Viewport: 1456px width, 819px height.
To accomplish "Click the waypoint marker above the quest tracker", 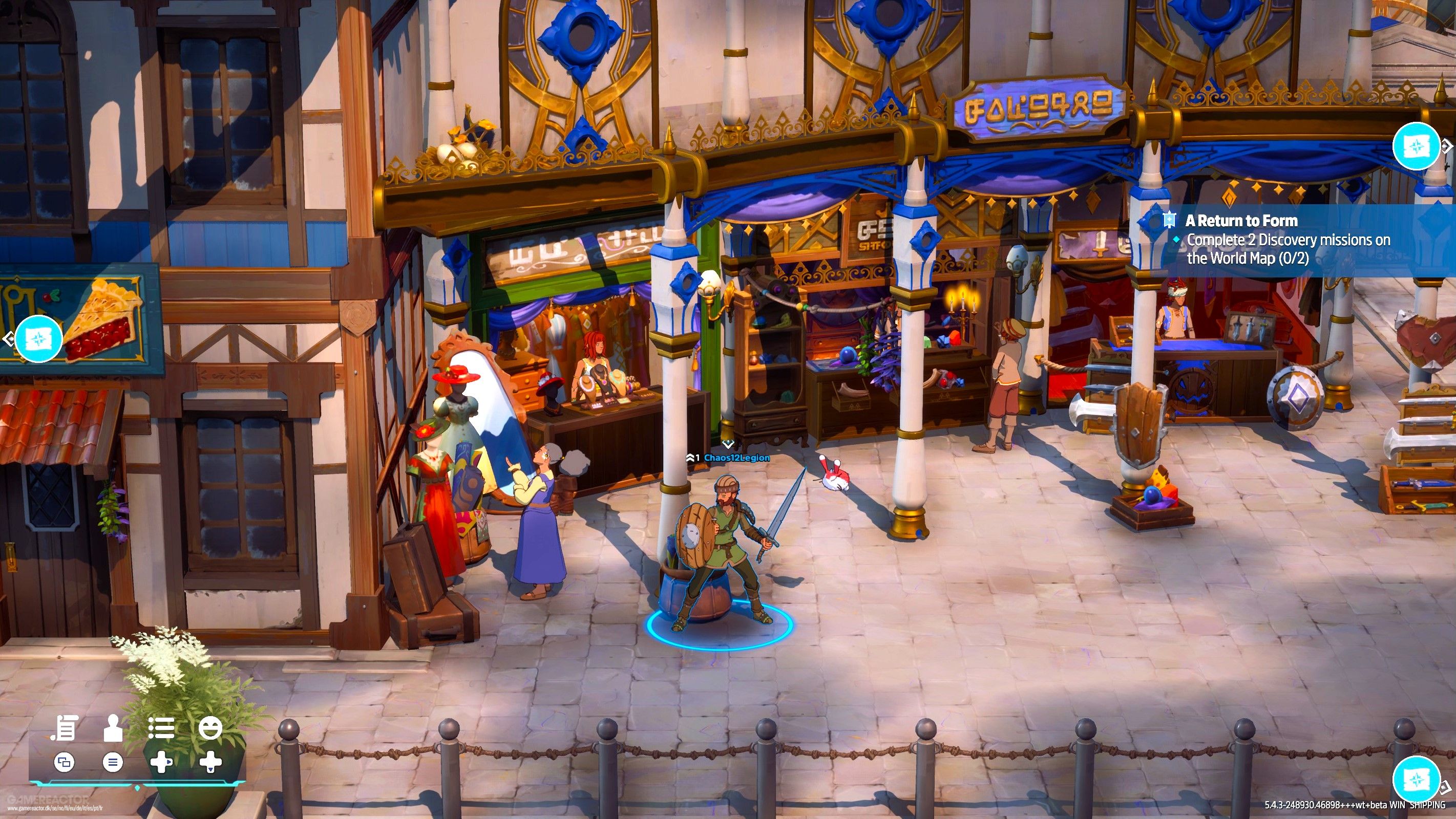I will pos(1416,146).
